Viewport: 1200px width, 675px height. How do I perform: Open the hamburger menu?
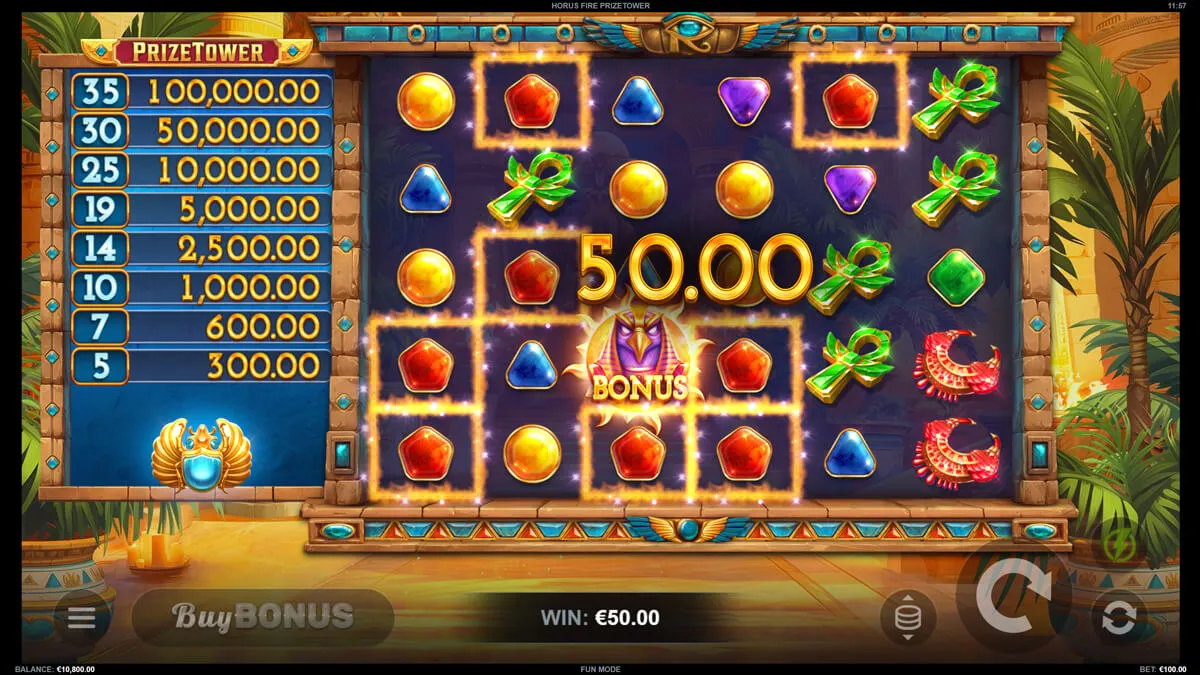tap(81, 617)
